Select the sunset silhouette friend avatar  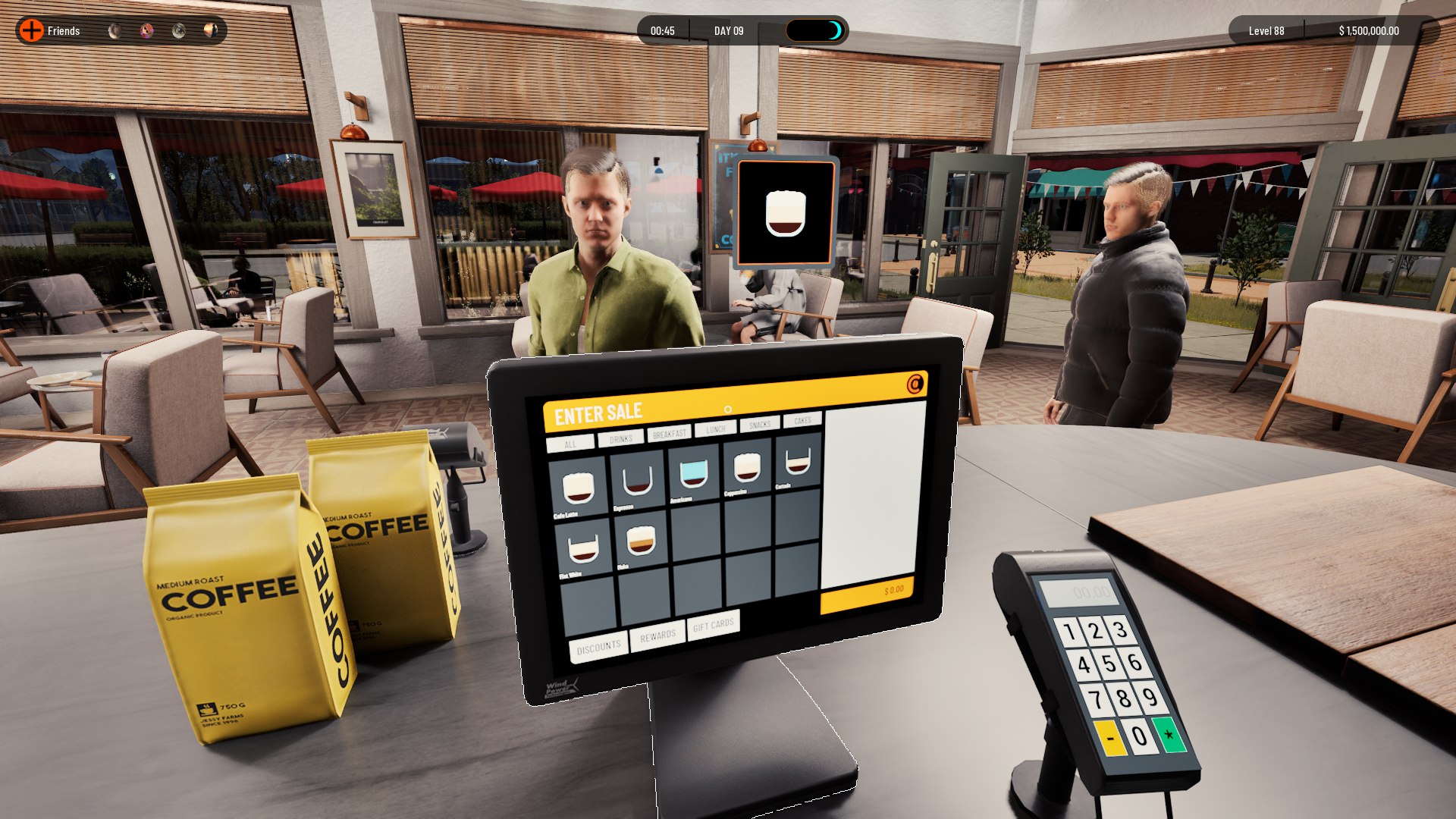click(211, 30)
